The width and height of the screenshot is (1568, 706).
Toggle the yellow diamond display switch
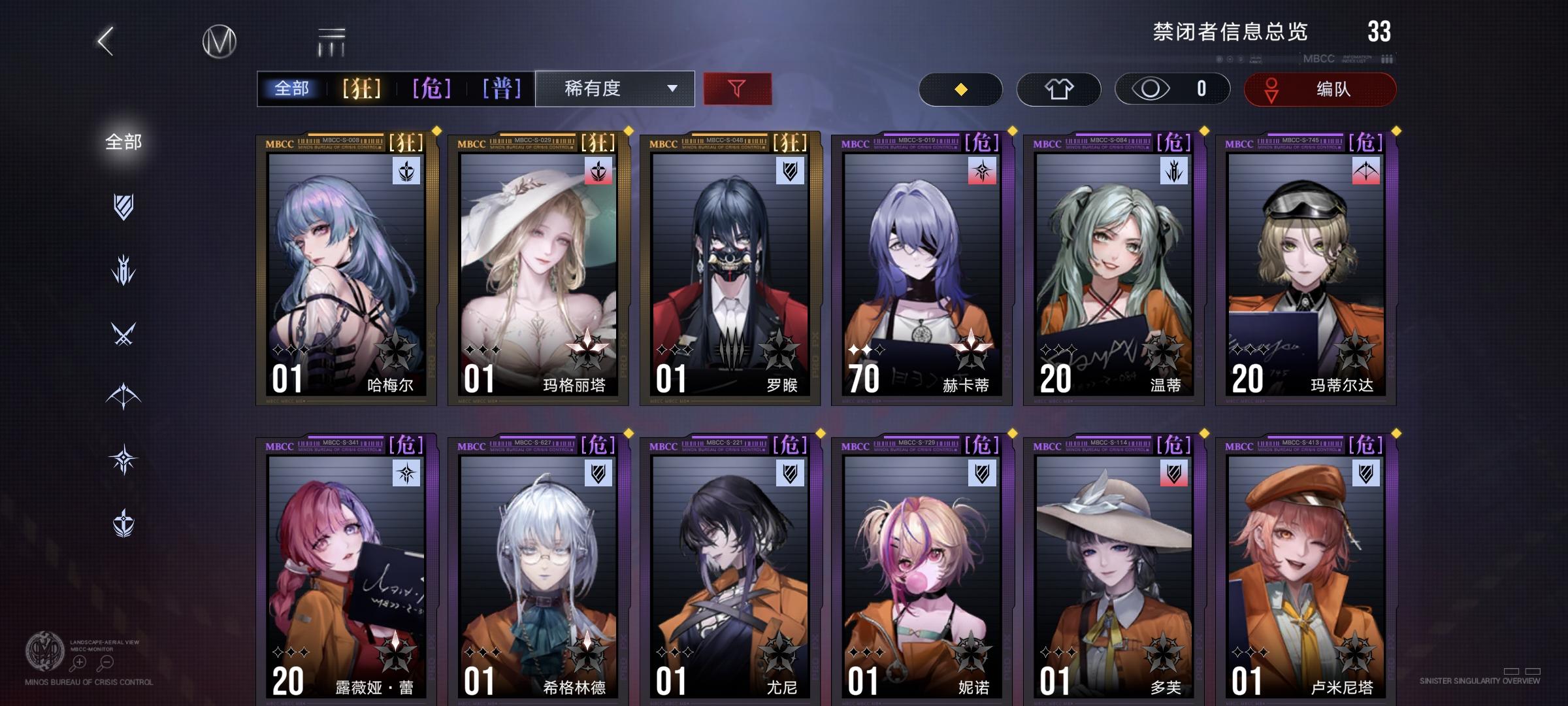(960, 89)
